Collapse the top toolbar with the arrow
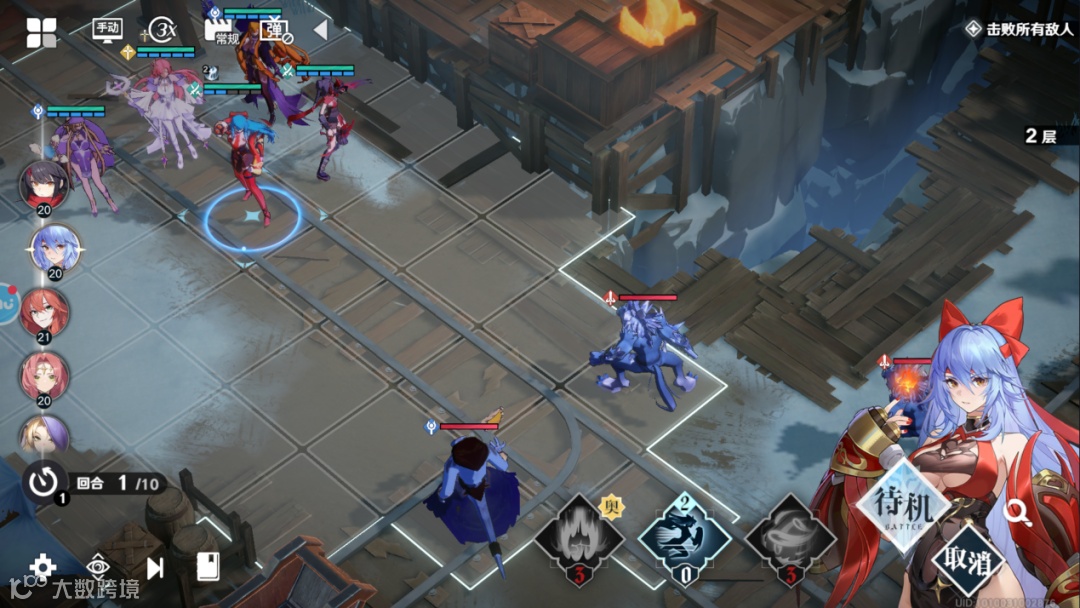 point(320,30)
